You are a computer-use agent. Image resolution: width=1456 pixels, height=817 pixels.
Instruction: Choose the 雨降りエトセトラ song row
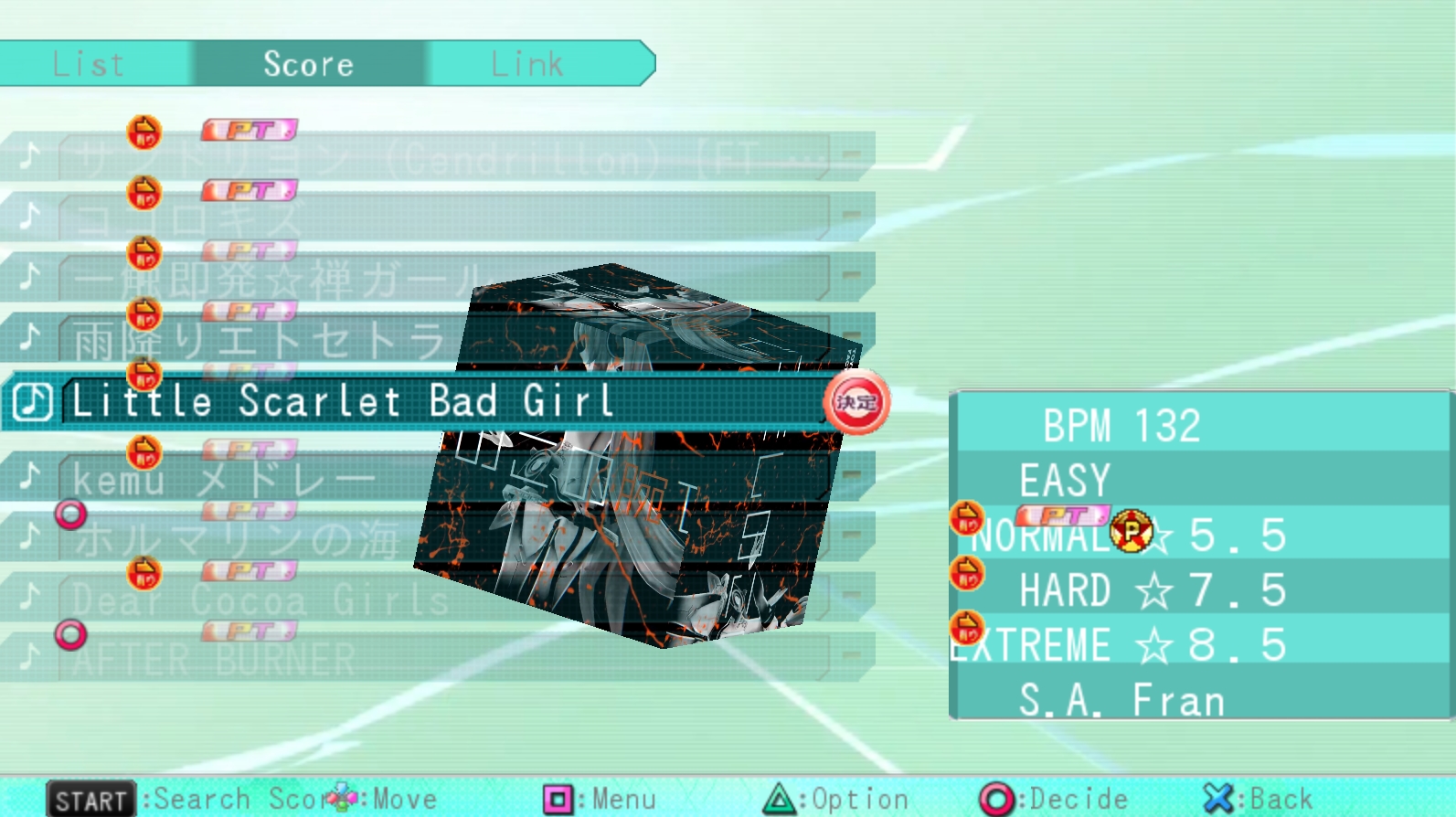[256, 342]
